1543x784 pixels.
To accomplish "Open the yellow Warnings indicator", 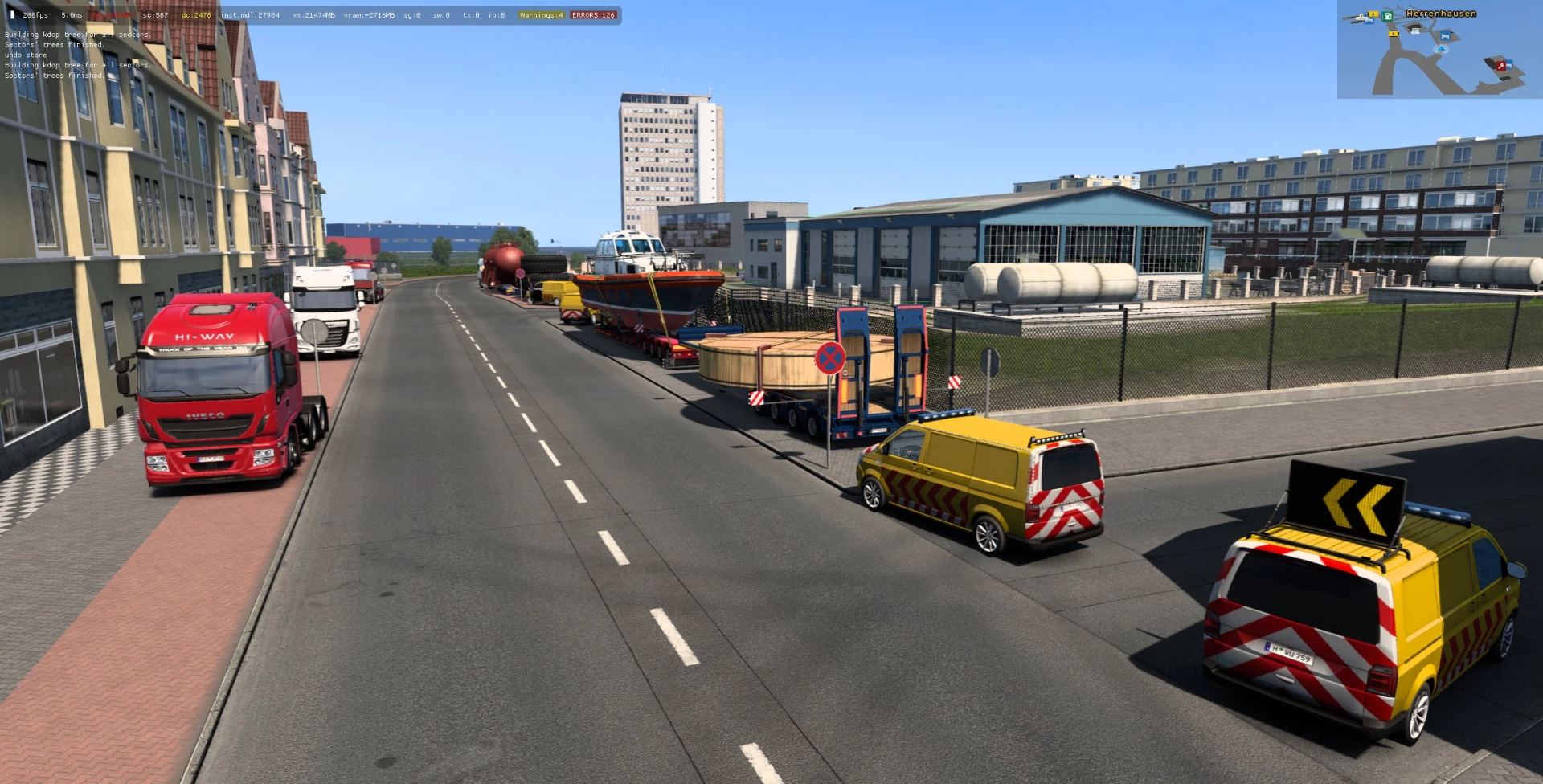I will [541, 15].
